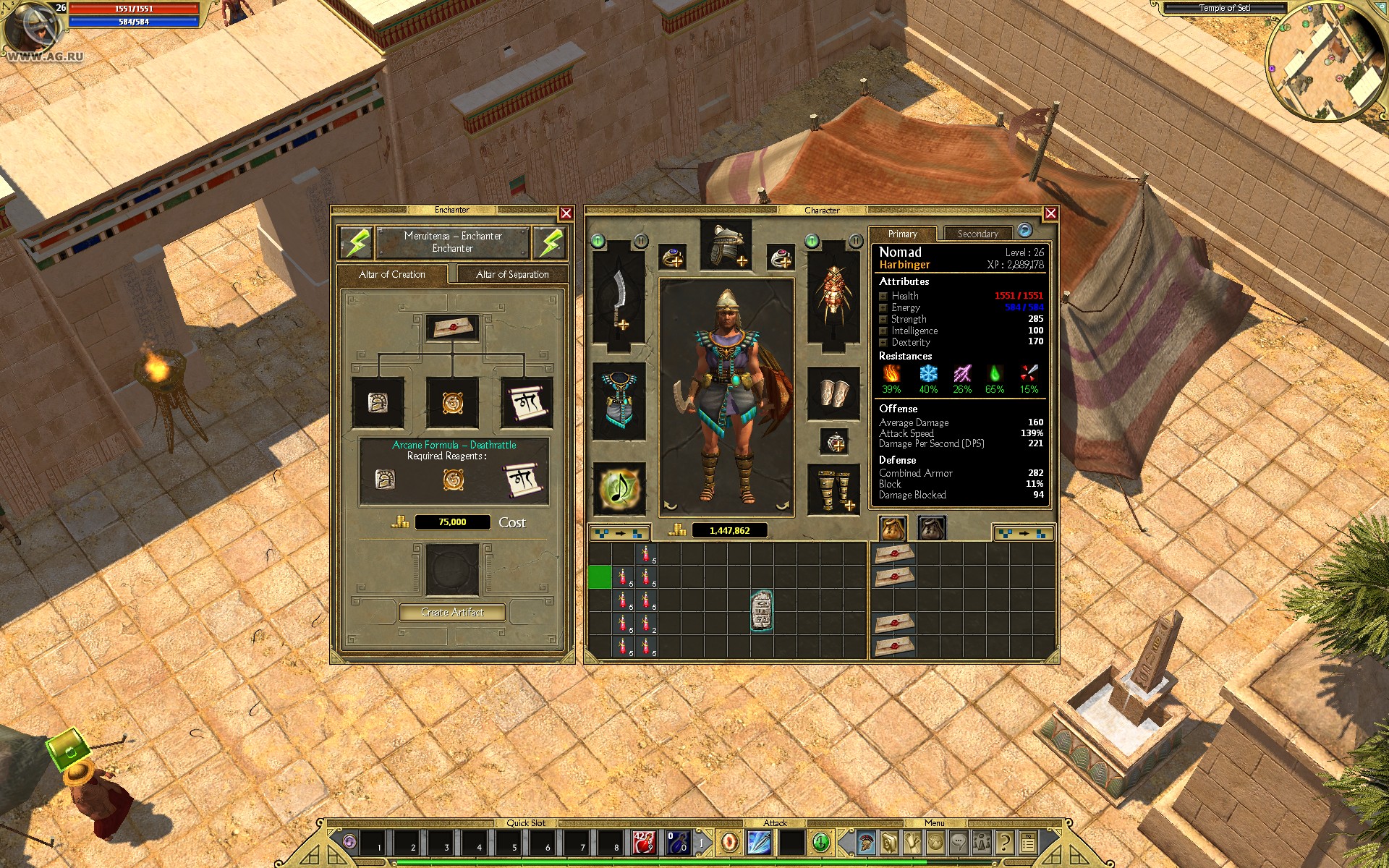Open the Primary attributes tab
Screen dimensions: 1389x868
(x=903, y=233)
